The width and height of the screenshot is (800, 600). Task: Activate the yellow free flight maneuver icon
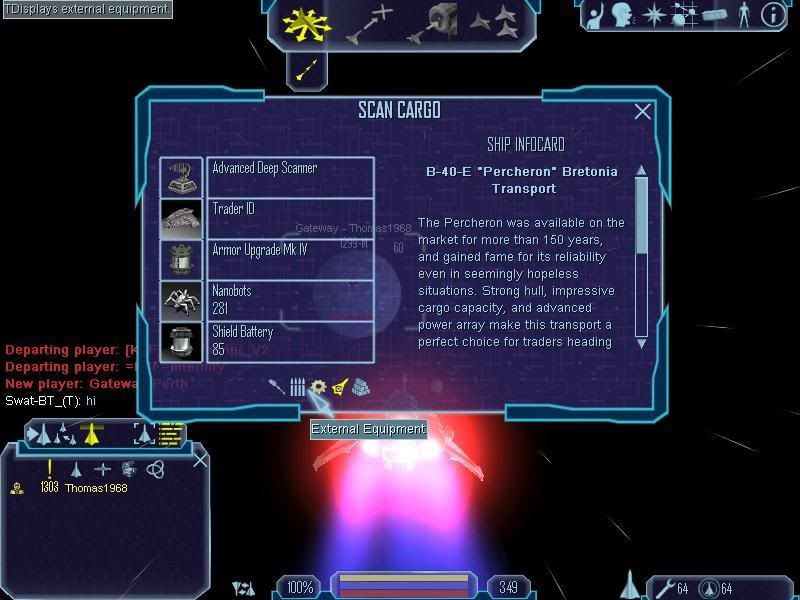coord(306,22)
